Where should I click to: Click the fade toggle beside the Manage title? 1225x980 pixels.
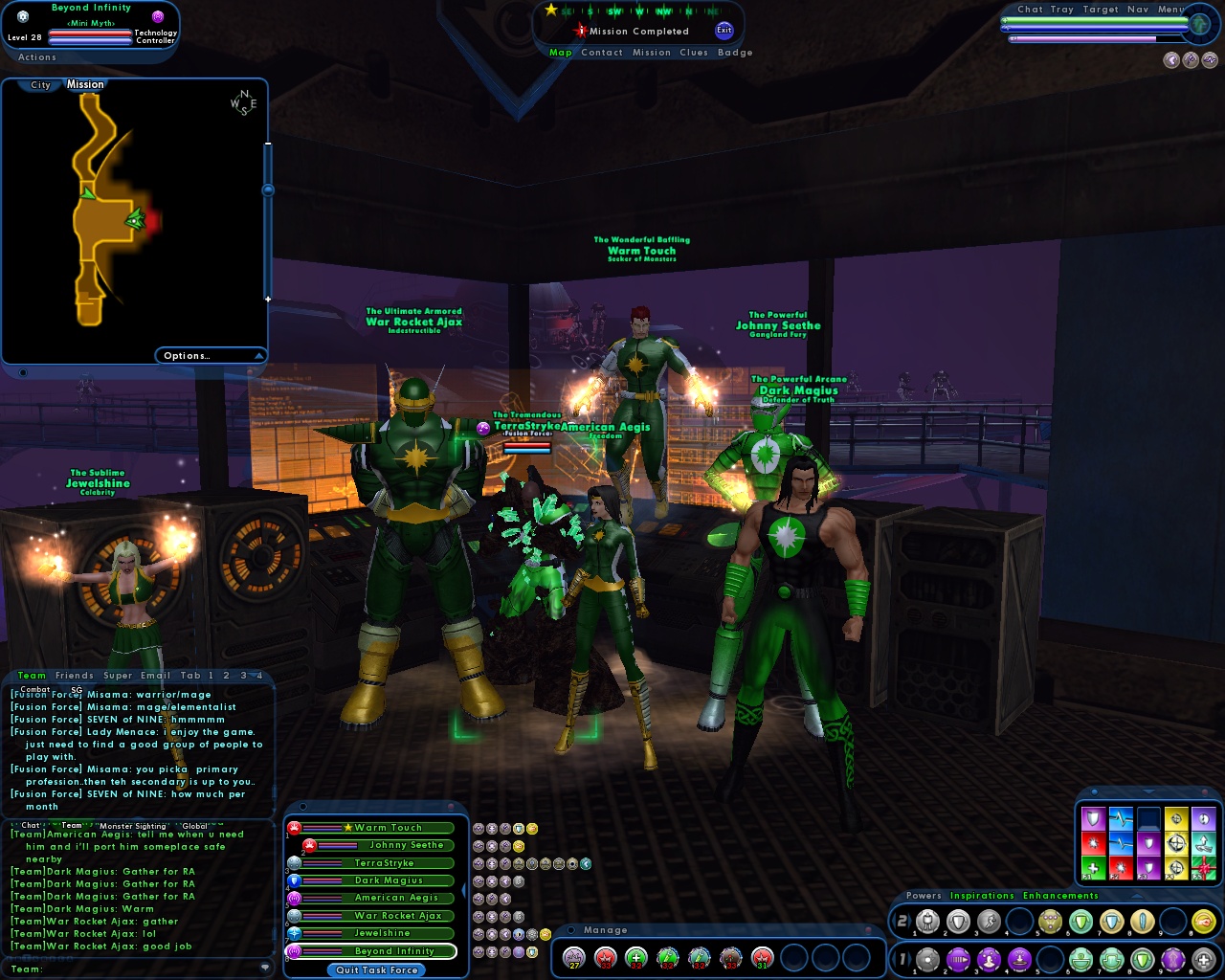[x=571, y=929]
